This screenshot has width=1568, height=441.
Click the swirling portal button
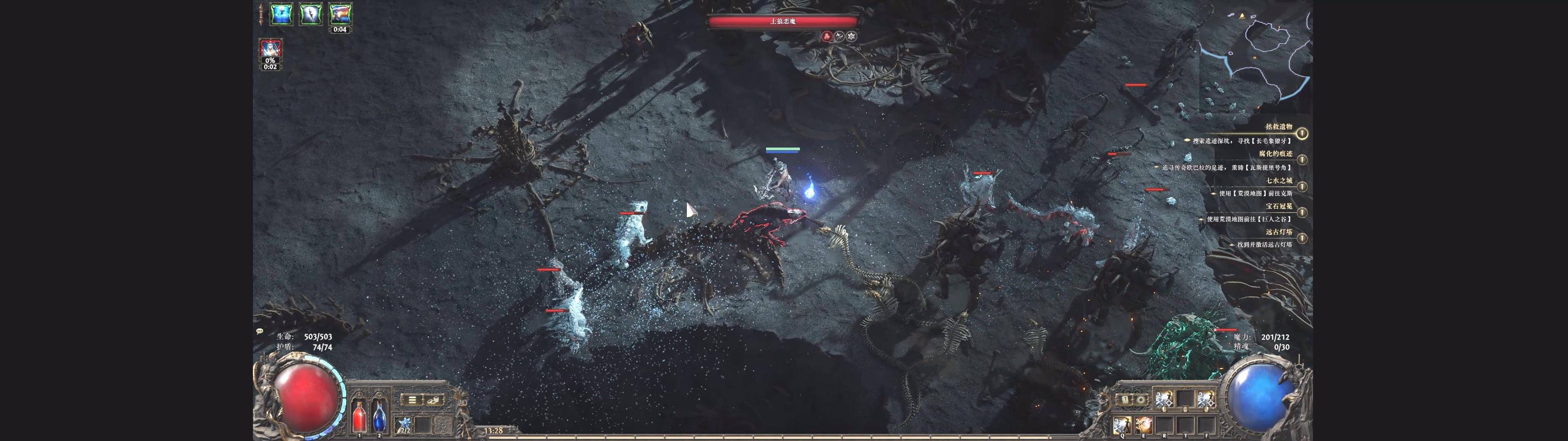(1141, 400)
